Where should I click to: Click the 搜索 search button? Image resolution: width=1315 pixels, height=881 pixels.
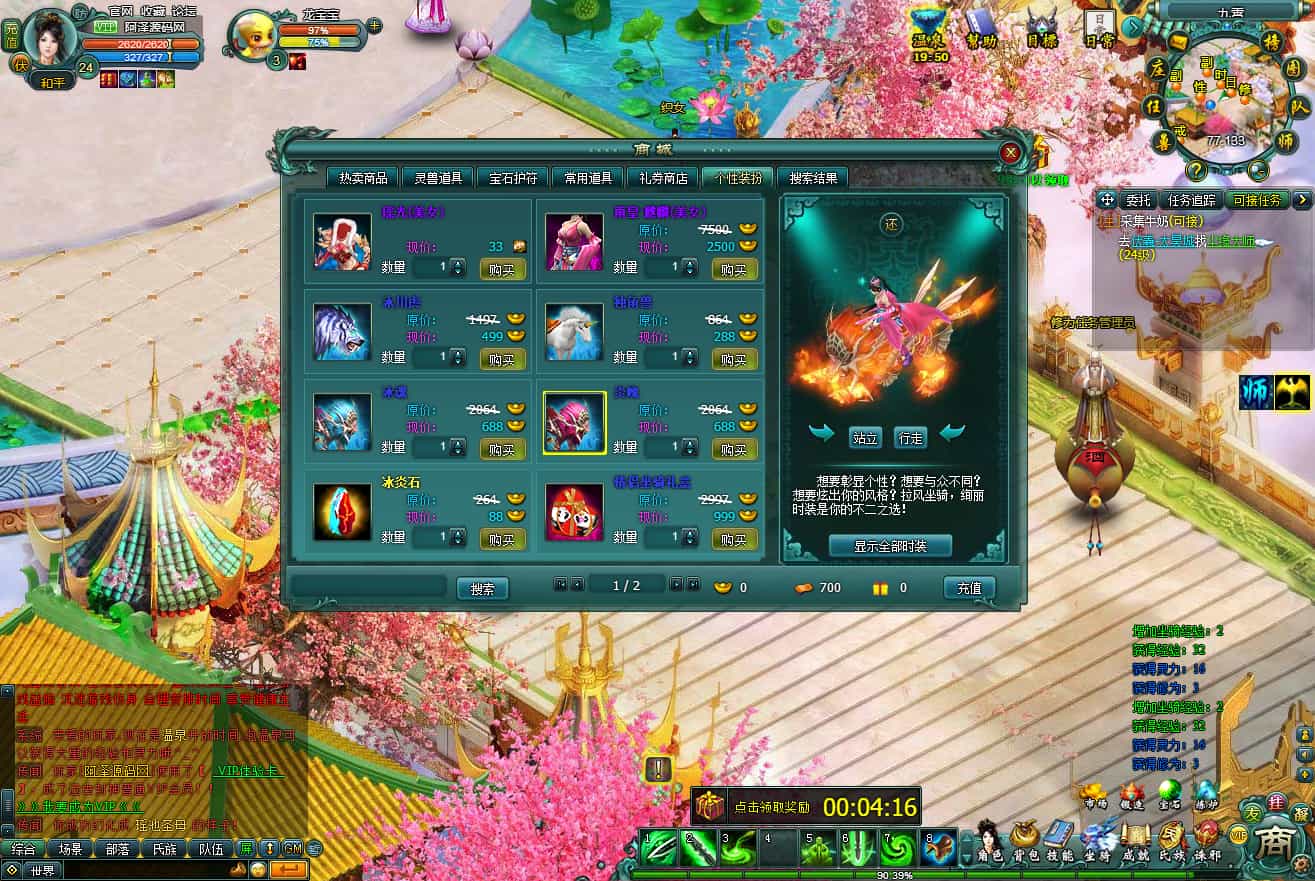(x=482, y=589)
